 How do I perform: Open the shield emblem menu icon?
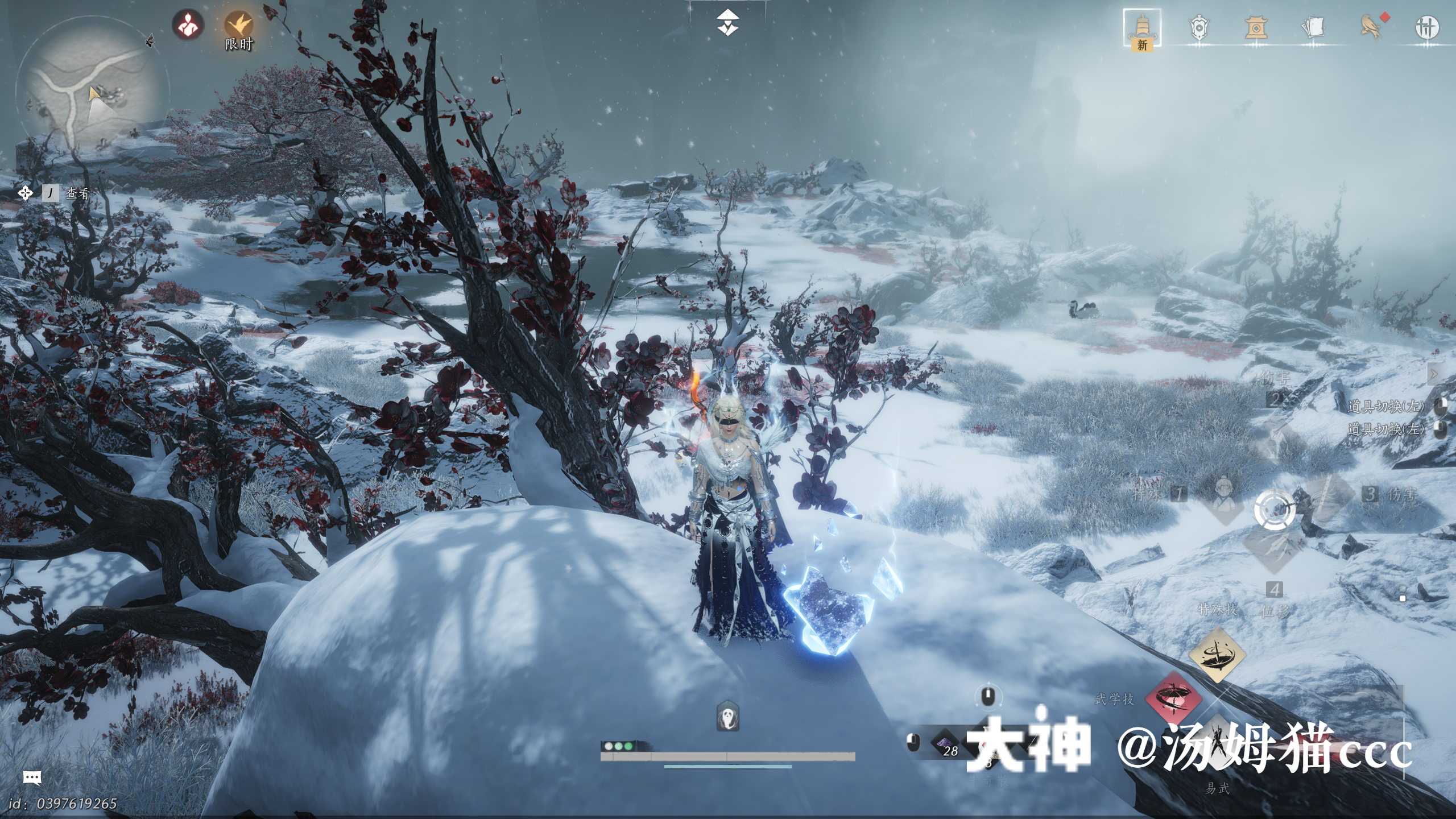(x=1199, y=28)
